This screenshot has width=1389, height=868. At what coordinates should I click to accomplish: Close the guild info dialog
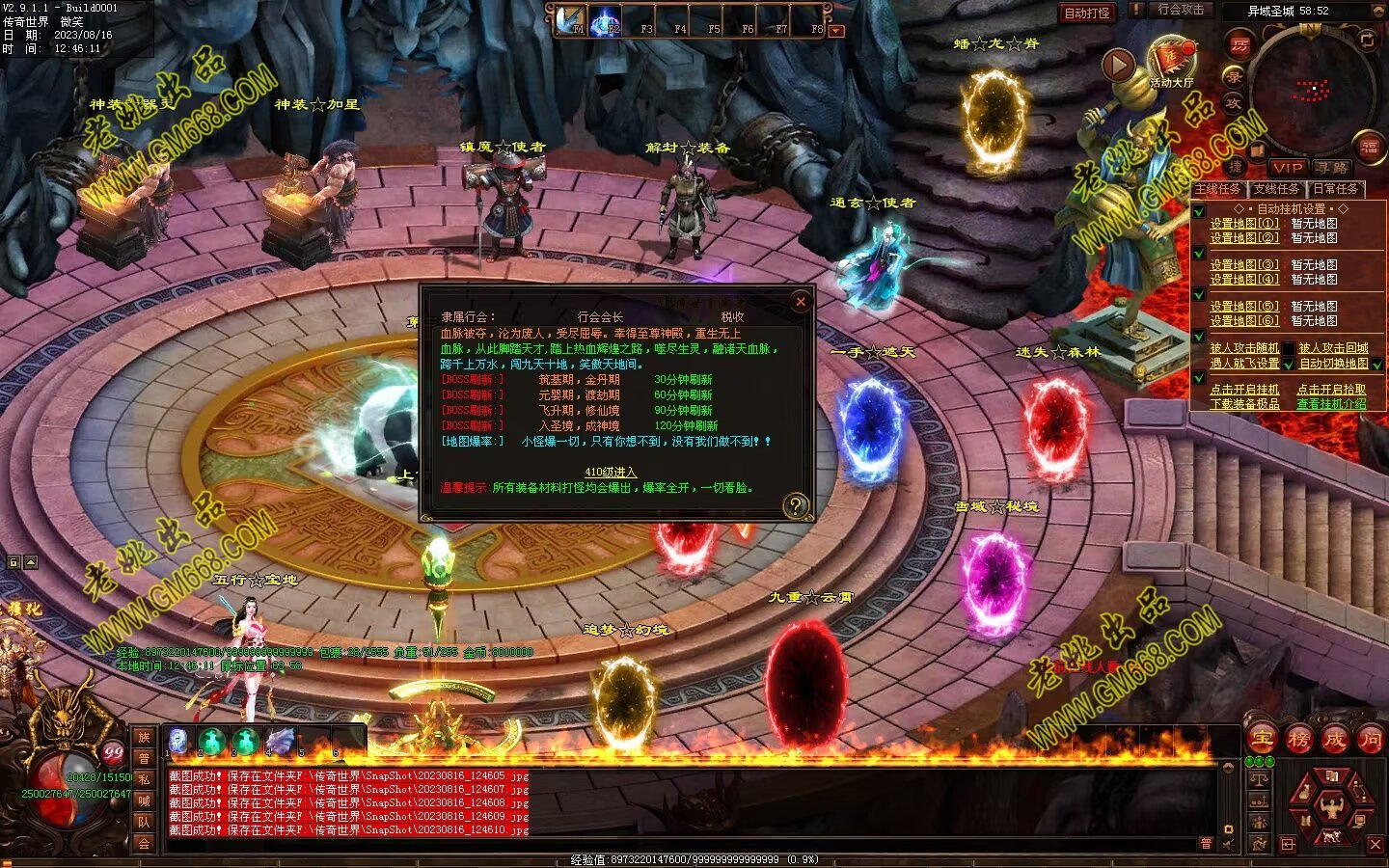tap(800, 302)
